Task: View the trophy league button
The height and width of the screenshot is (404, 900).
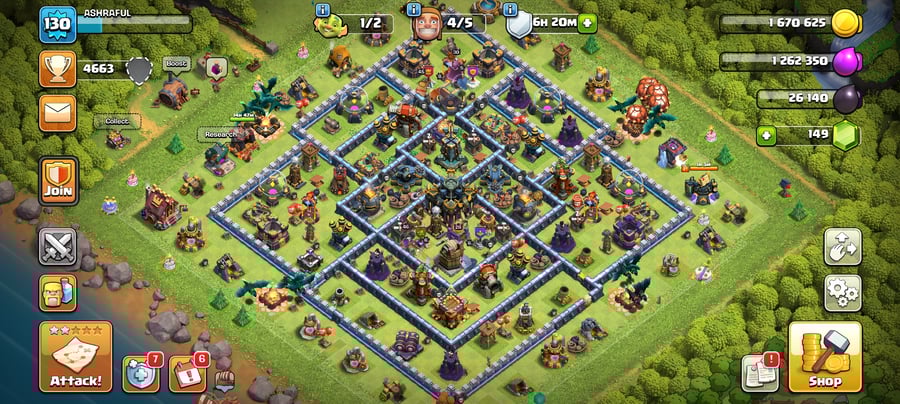Action: 57,68
